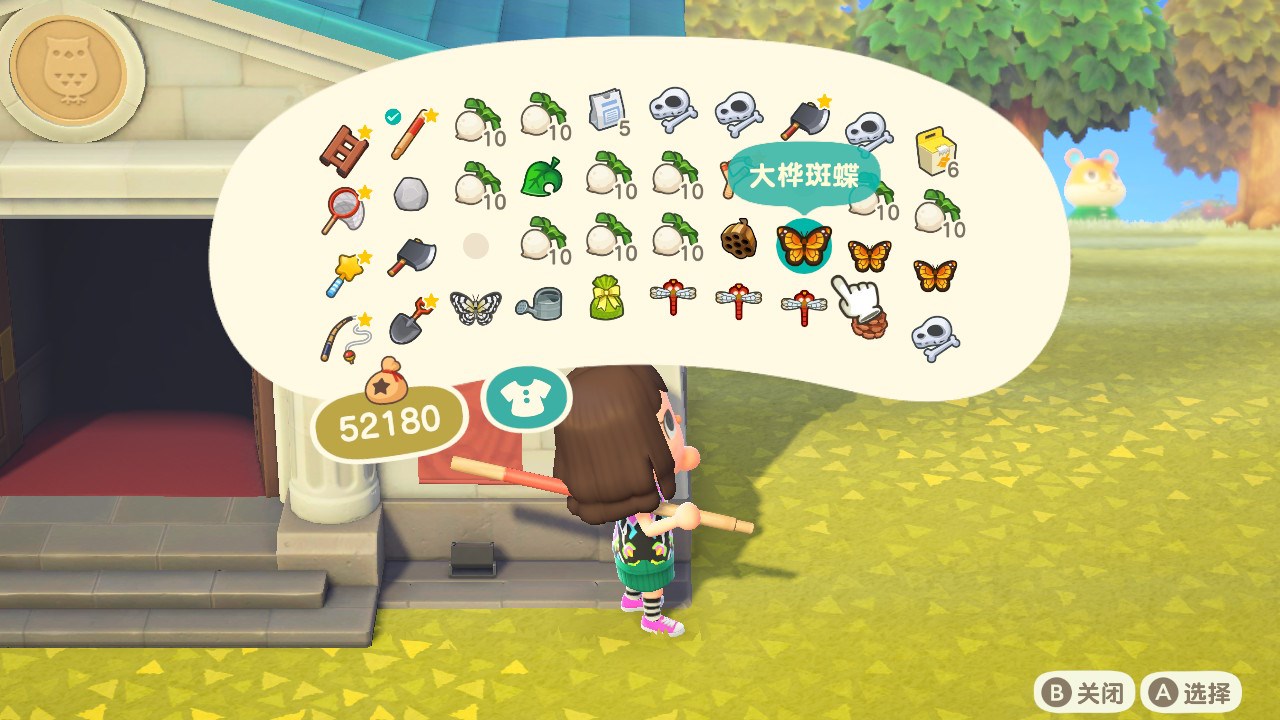Choose the shovel in the inventory
The height and width of the screenshot is (720, 1280).
pos(409,320)
